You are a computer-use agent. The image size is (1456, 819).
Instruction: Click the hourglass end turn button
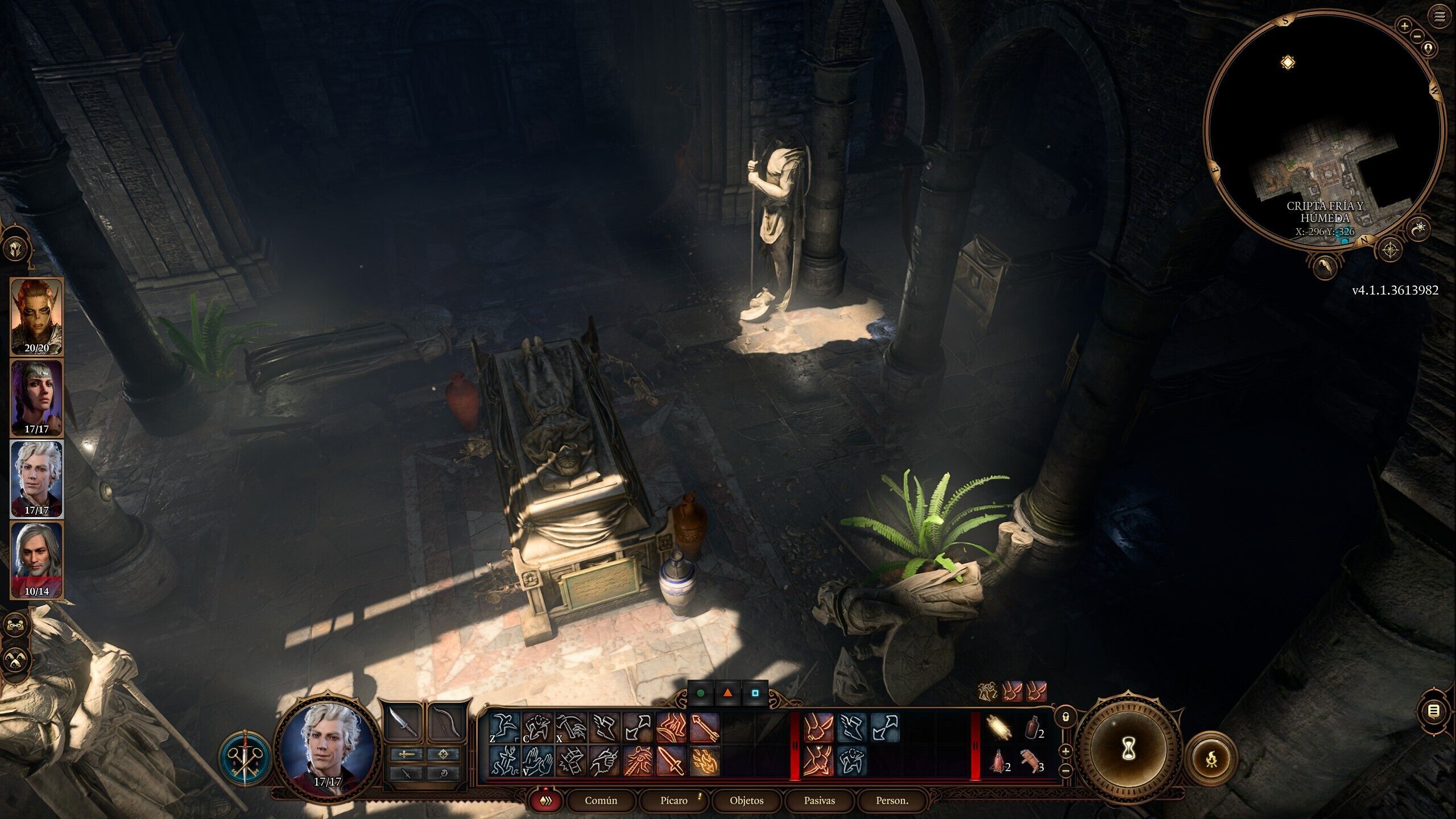coord(1128,751)
